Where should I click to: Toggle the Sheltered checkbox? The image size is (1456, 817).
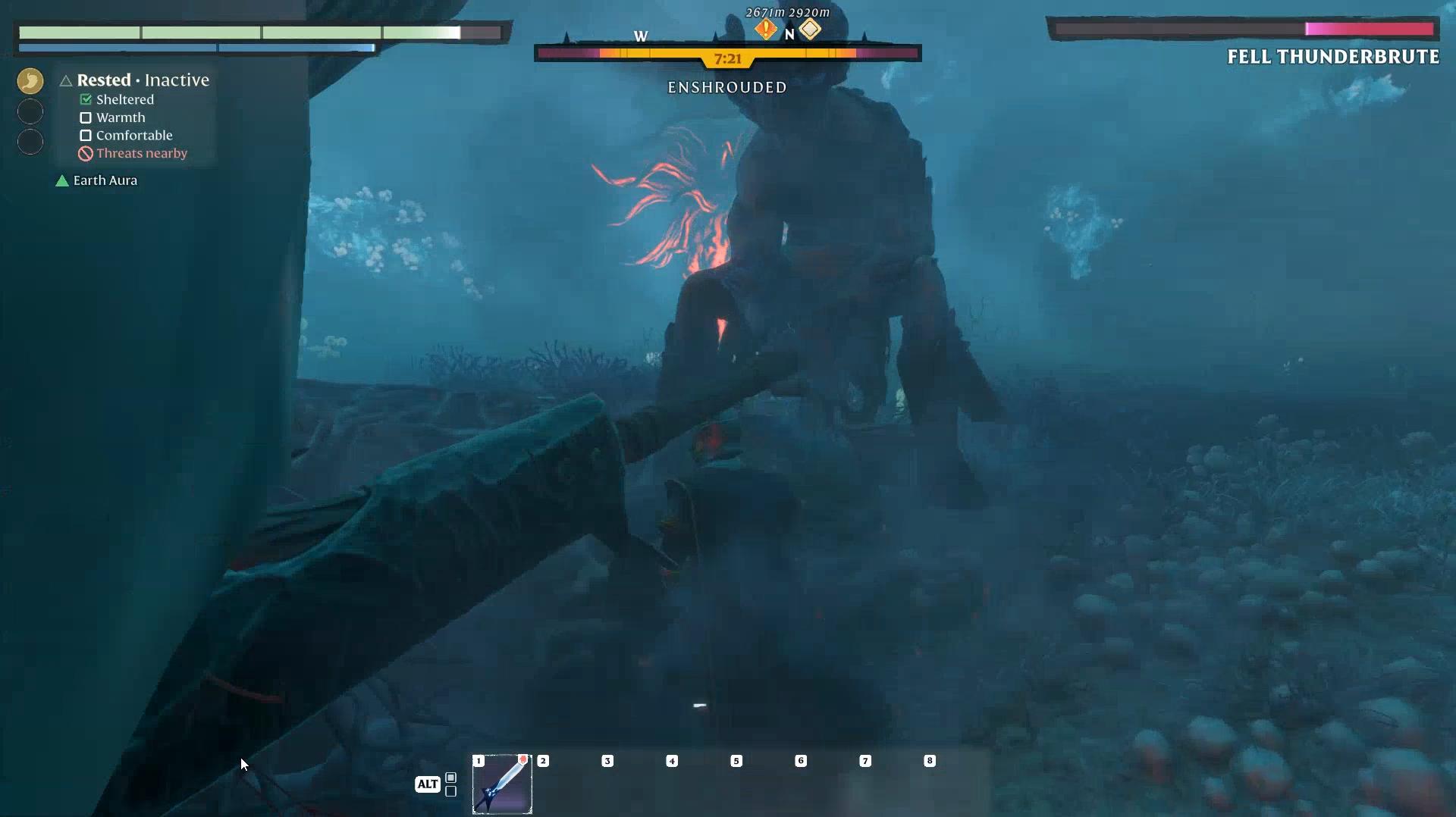(85, 99)
